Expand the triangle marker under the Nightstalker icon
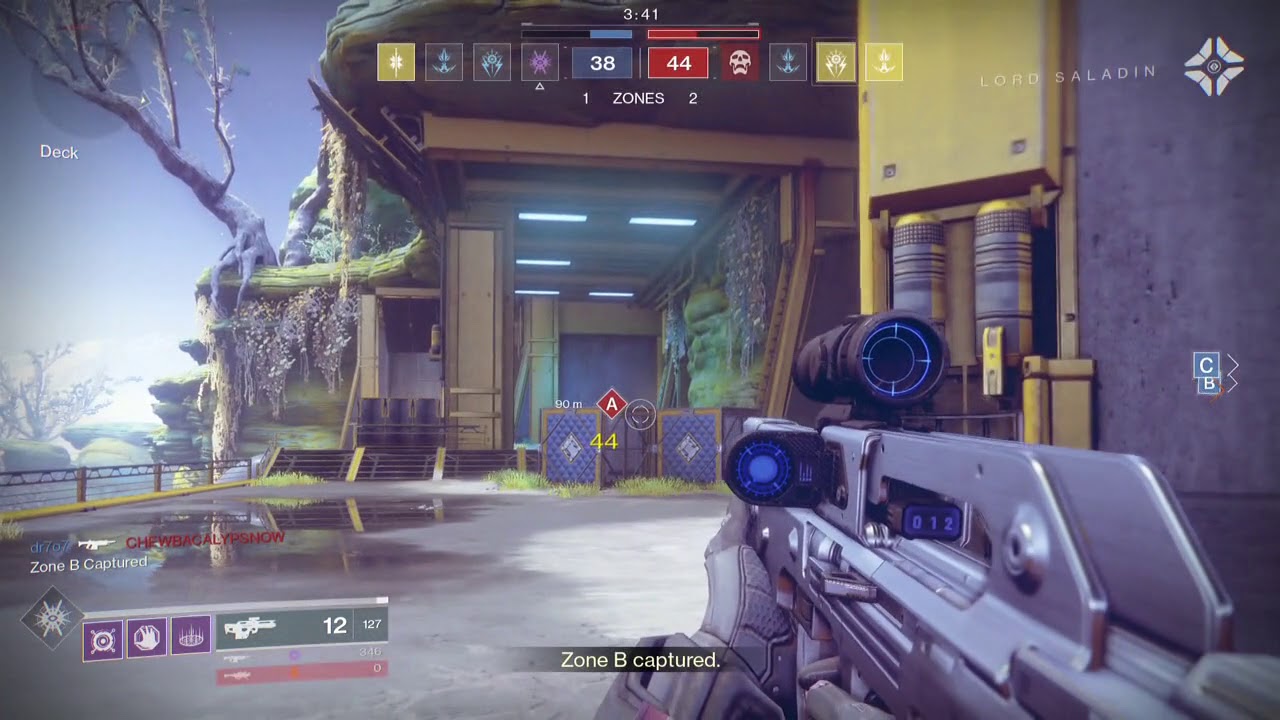Image resolution: width=1280 pixels, height=720 pixels. [x=539, y=88]
